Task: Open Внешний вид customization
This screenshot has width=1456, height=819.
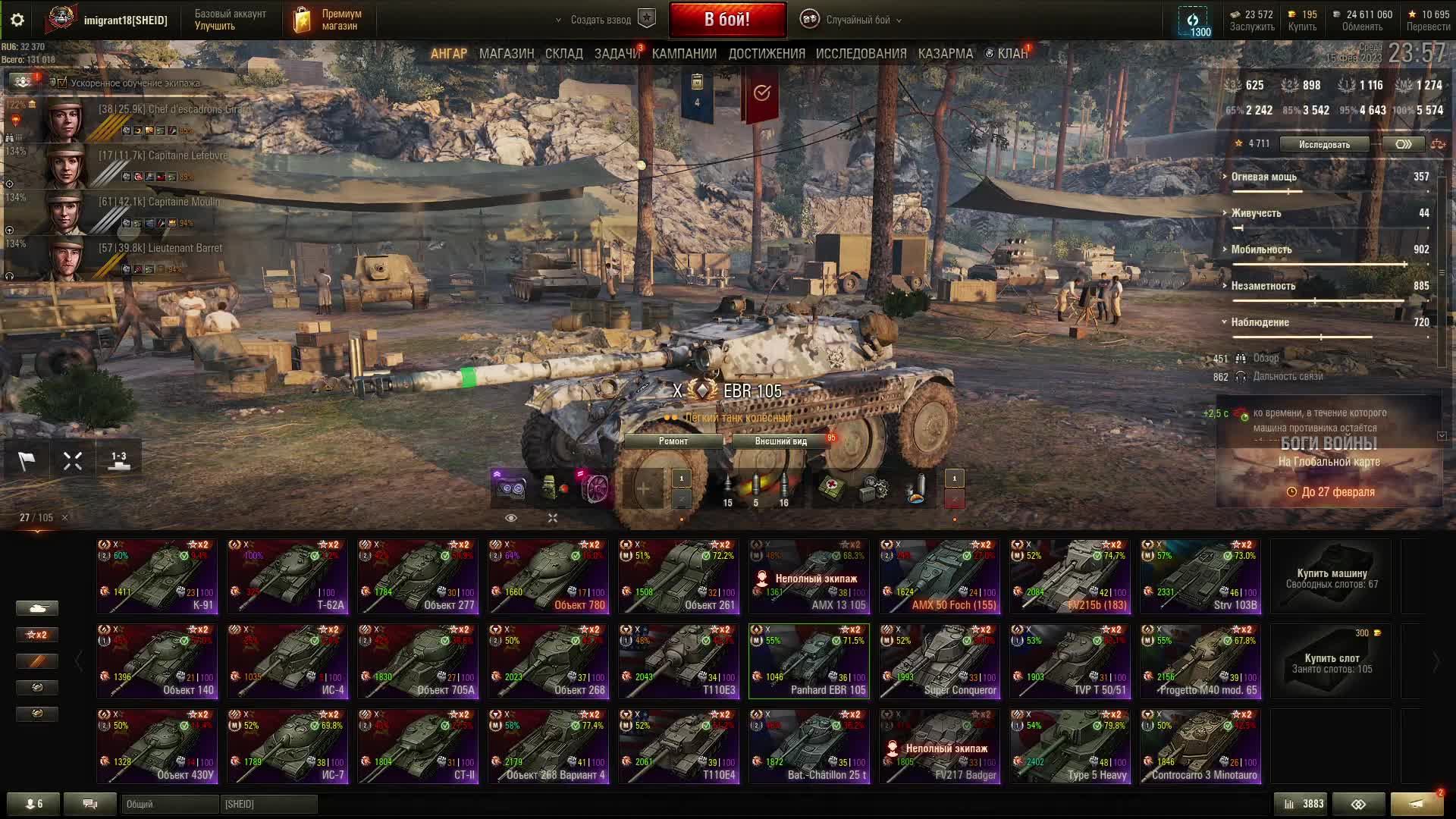Action: coord(780,441)
